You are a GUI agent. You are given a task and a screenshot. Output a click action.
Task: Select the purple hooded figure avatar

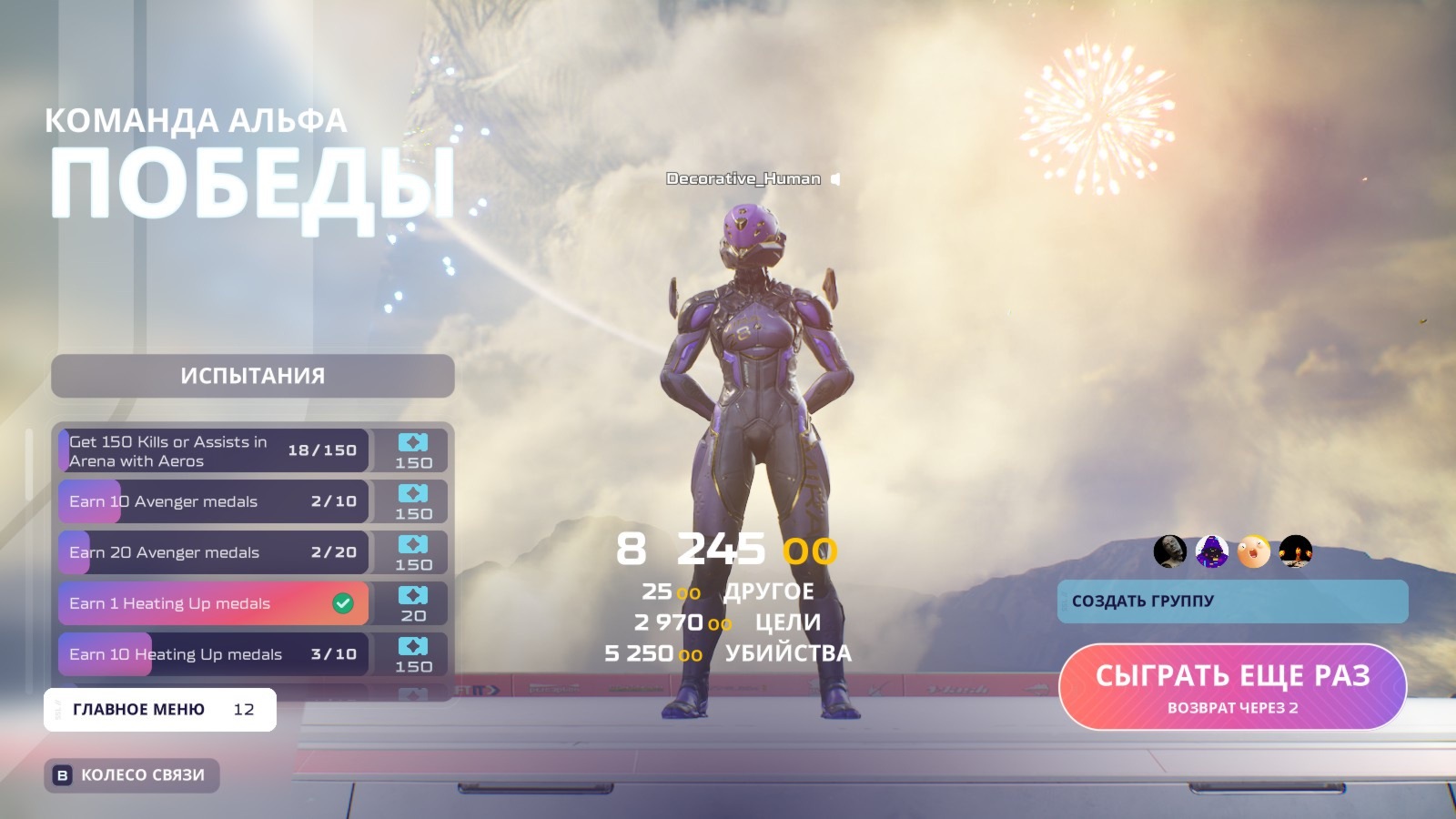pyautogui.click(x=1211, y=551)
